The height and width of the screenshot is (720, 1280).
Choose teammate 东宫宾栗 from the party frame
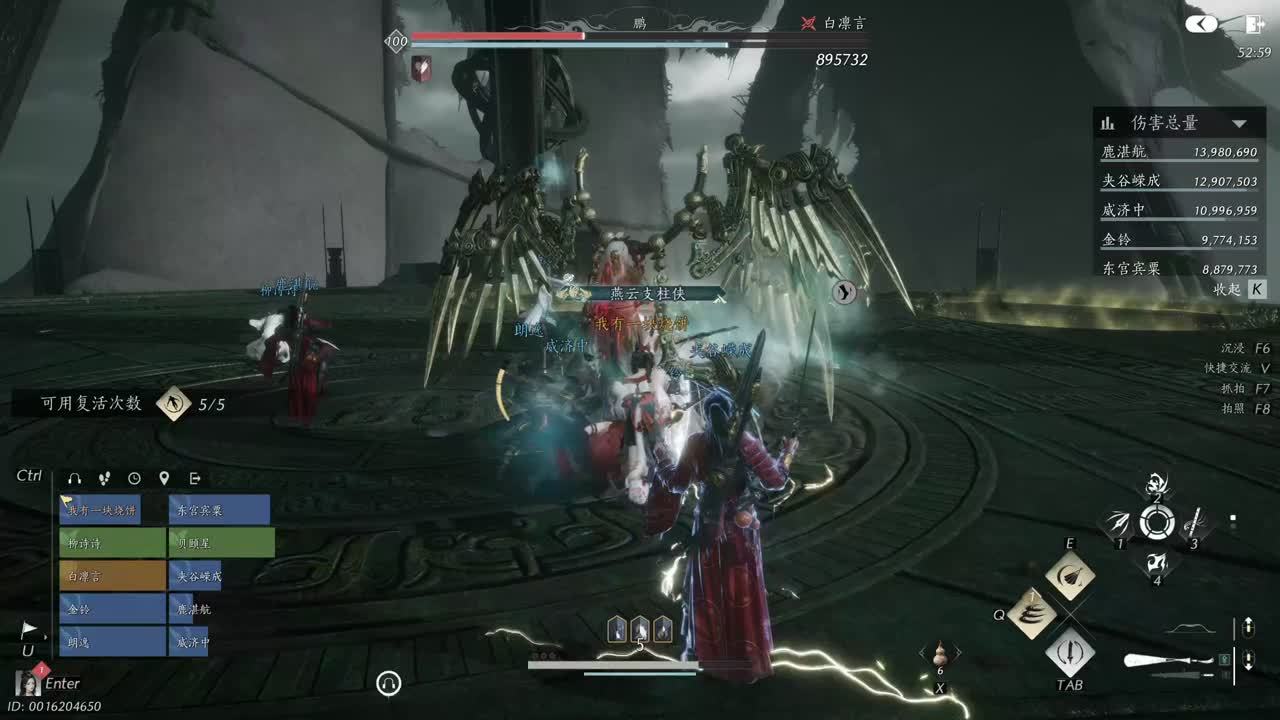coord(219,510)
